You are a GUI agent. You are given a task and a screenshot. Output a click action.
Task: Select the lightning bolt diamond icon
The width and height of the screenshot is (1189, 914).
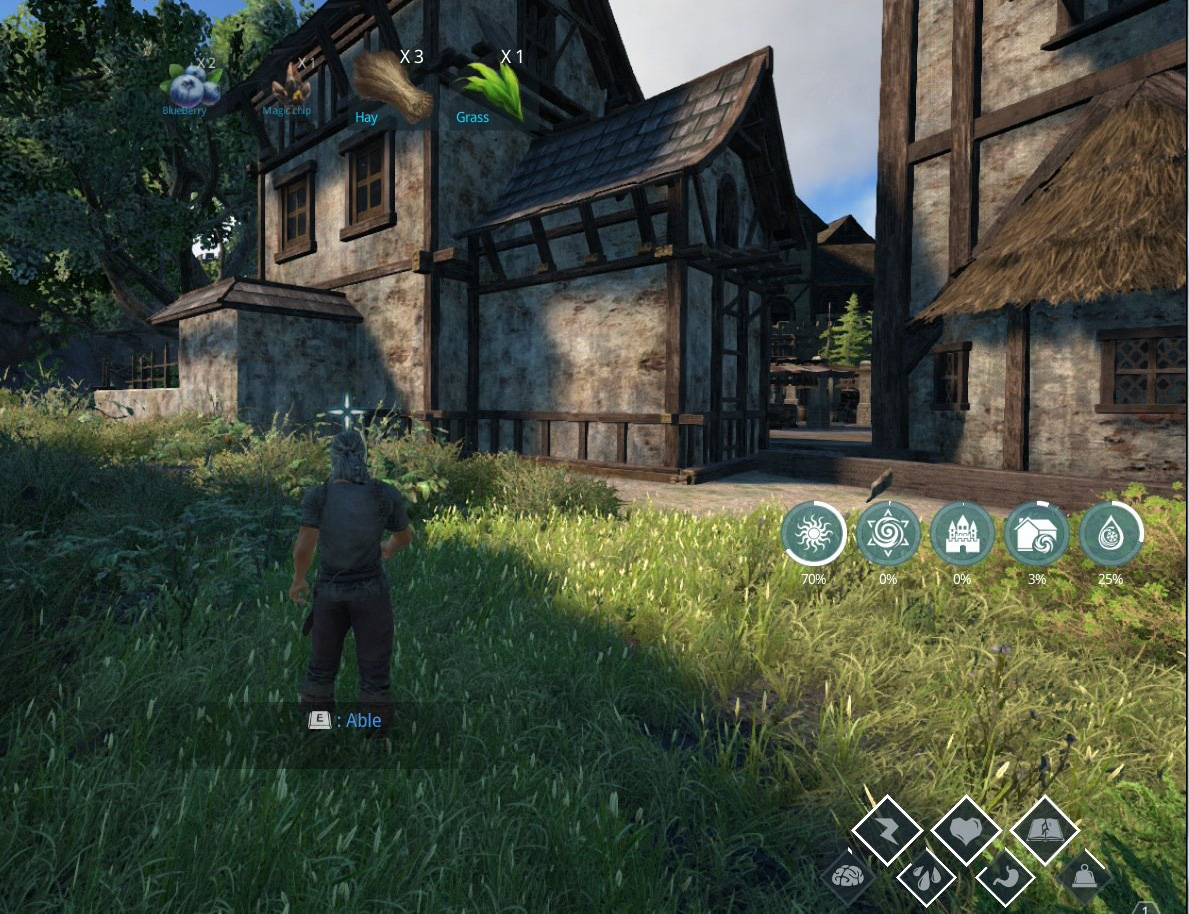887,830
